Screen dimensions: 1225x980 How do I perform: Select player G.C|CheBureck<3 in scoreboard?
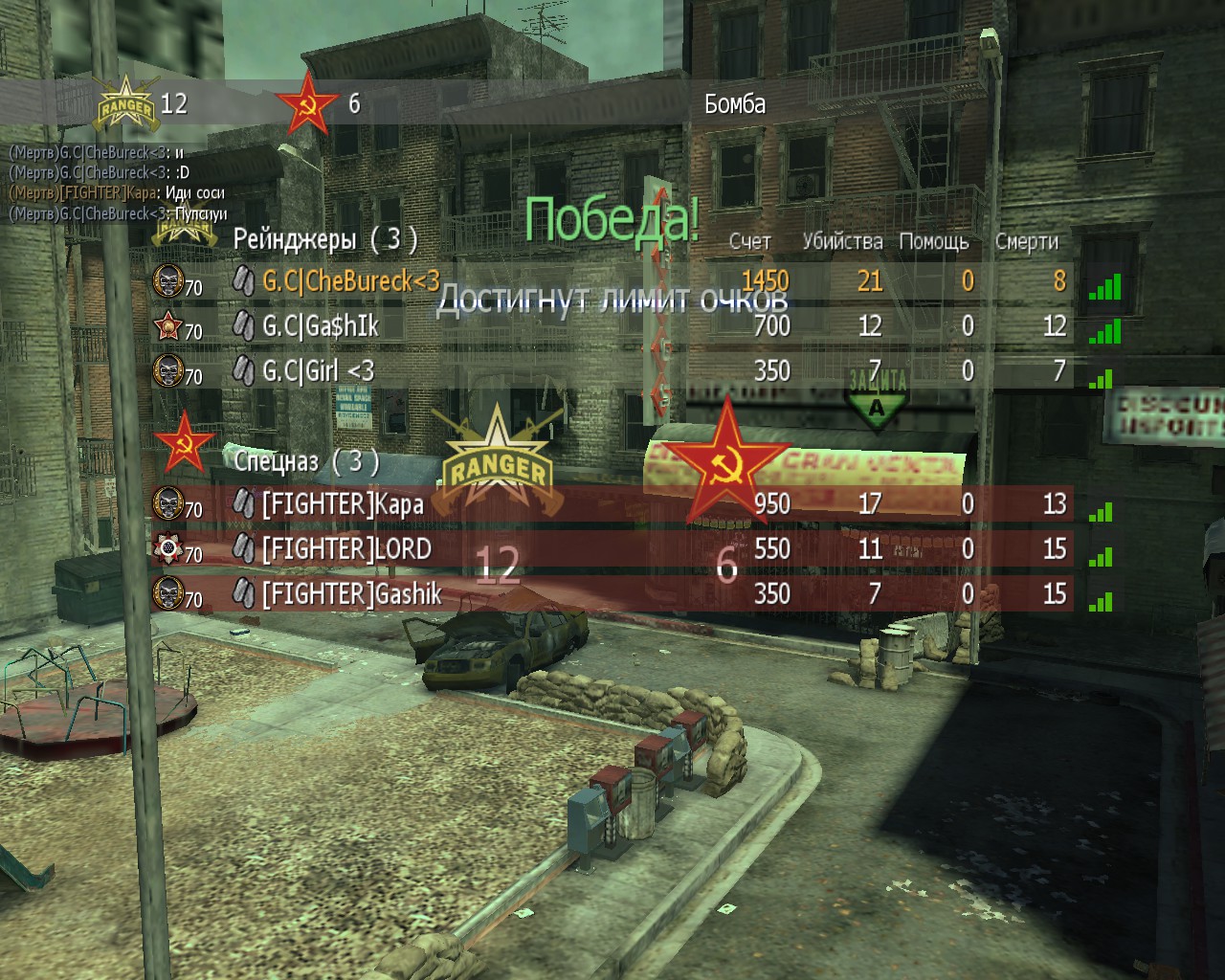click(x=350, y=280)
